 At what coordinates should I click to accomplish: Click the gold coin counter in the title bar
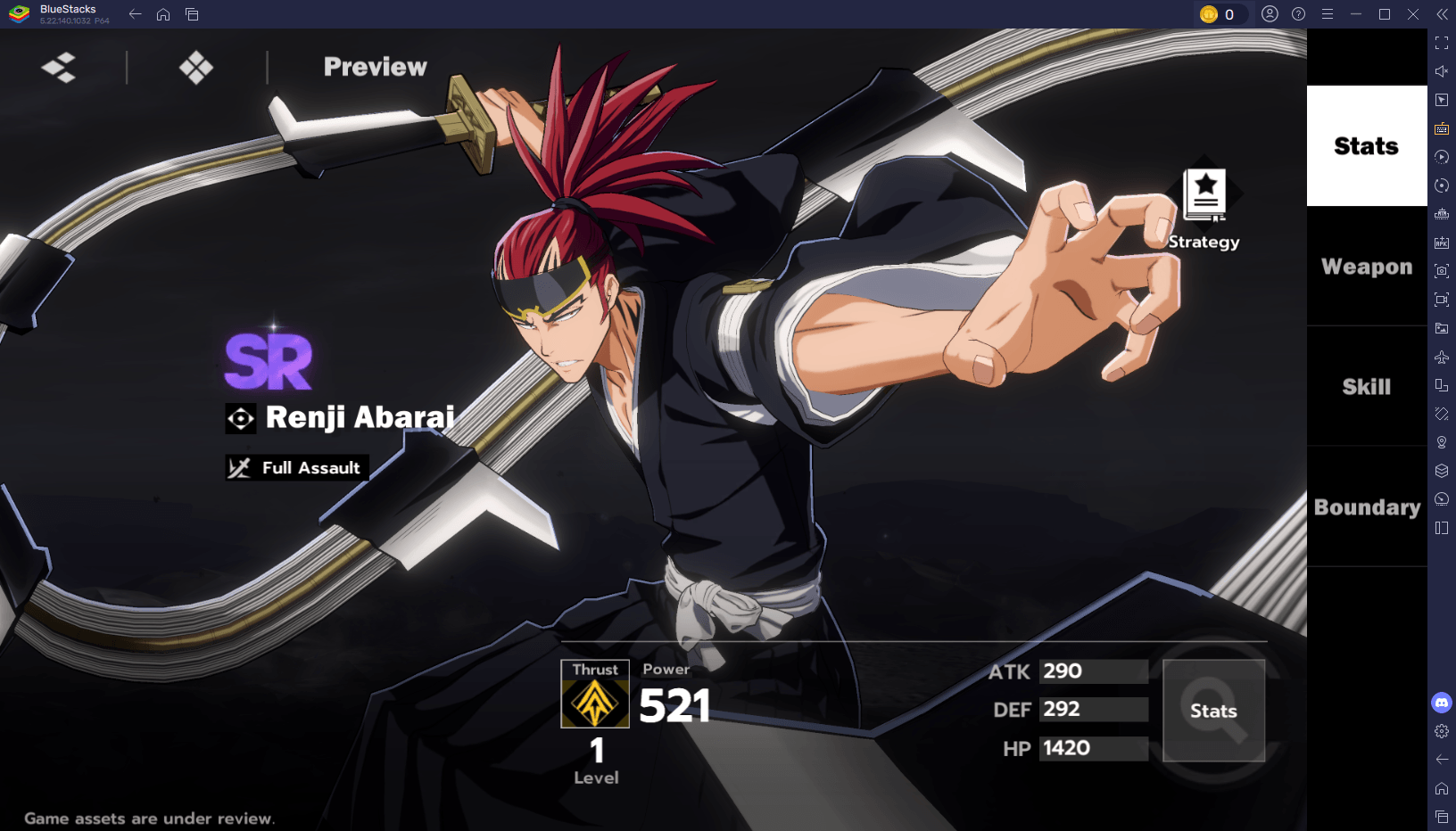1221,14
